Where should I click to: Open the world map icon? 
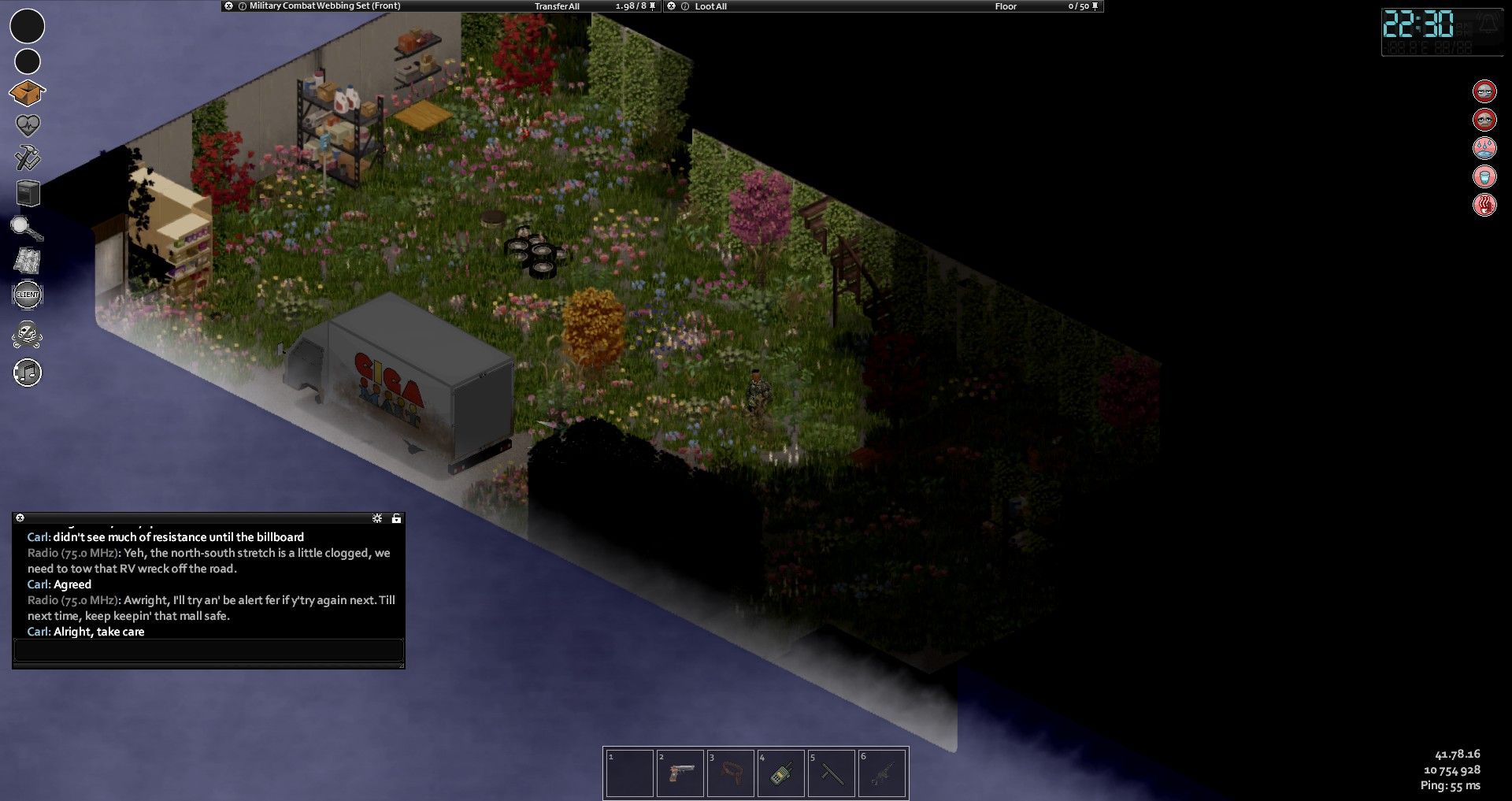tap(28, 261)
